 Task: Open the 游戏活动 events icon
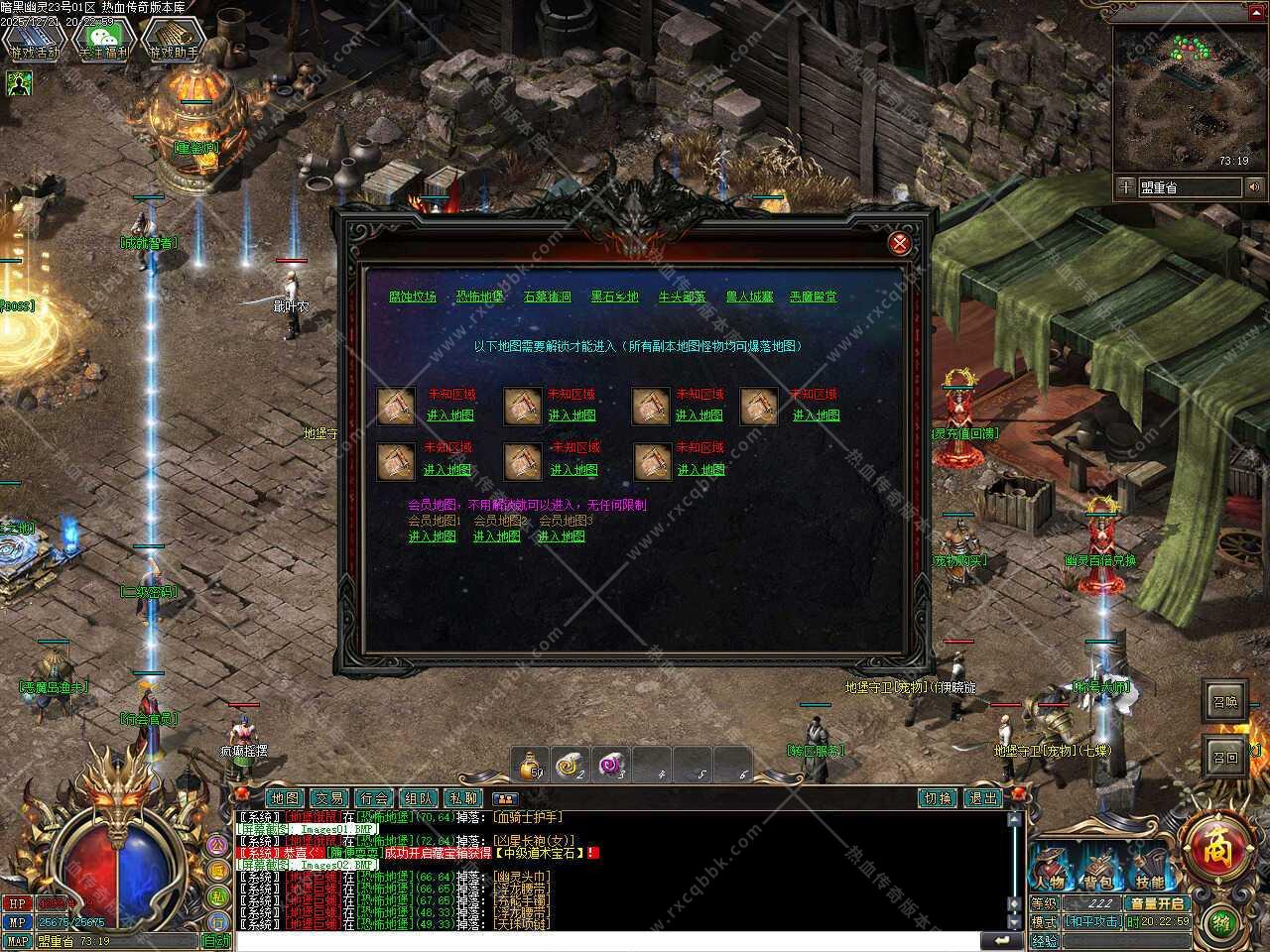pos(34,42)
